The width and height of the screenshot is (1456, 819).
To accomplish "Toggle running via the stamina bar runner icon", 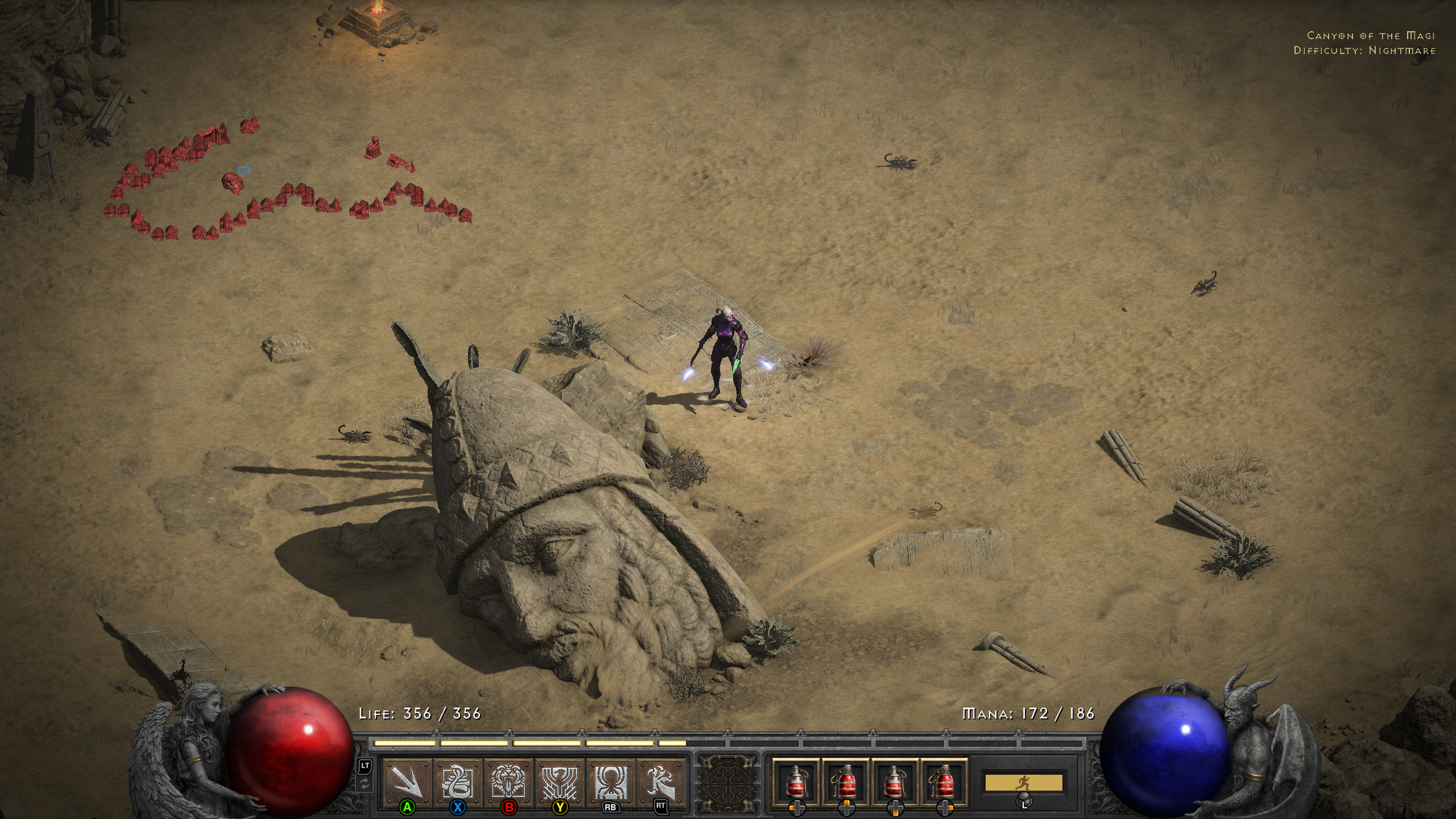I will coord(1023,783).
